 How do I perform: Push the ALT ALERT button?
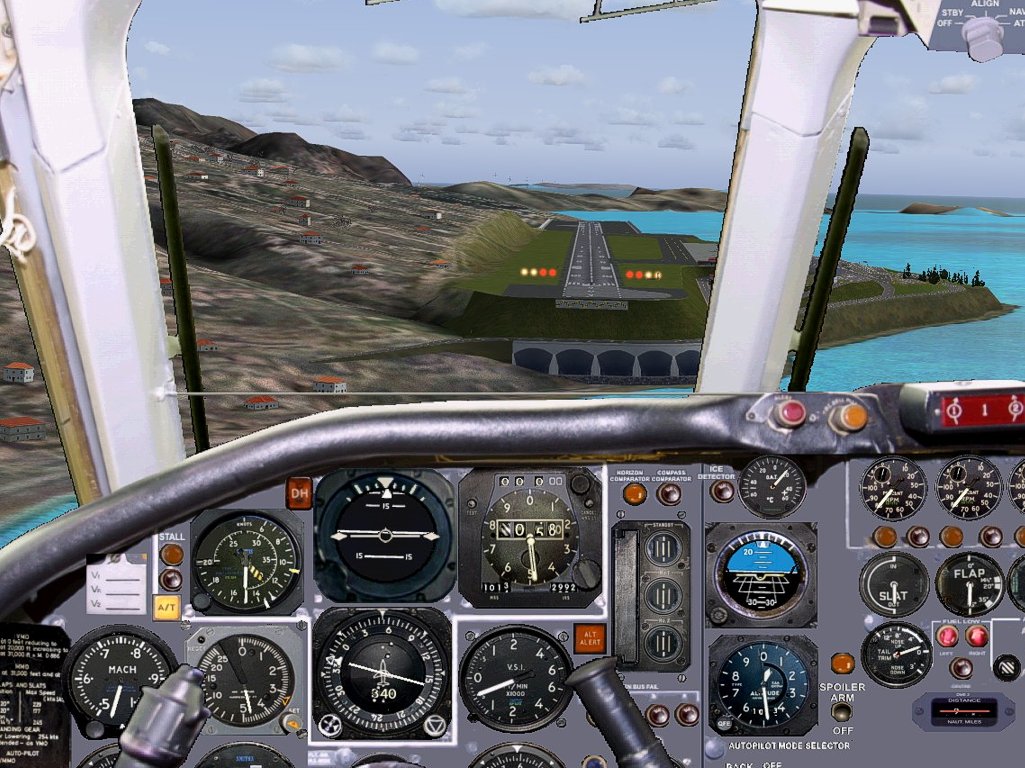click(590, 638)
